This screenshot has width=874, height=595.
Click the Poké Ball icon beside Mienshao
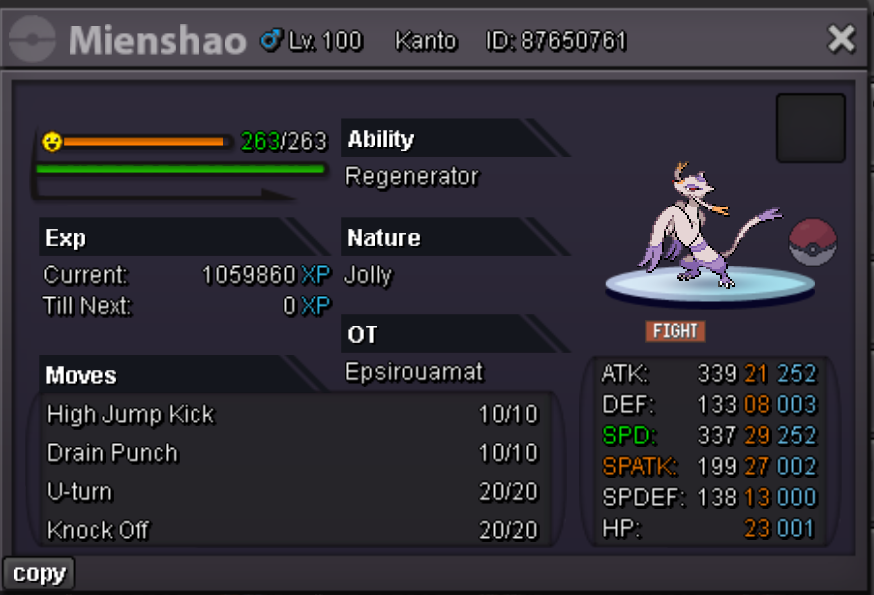click(x=812, y=242)
